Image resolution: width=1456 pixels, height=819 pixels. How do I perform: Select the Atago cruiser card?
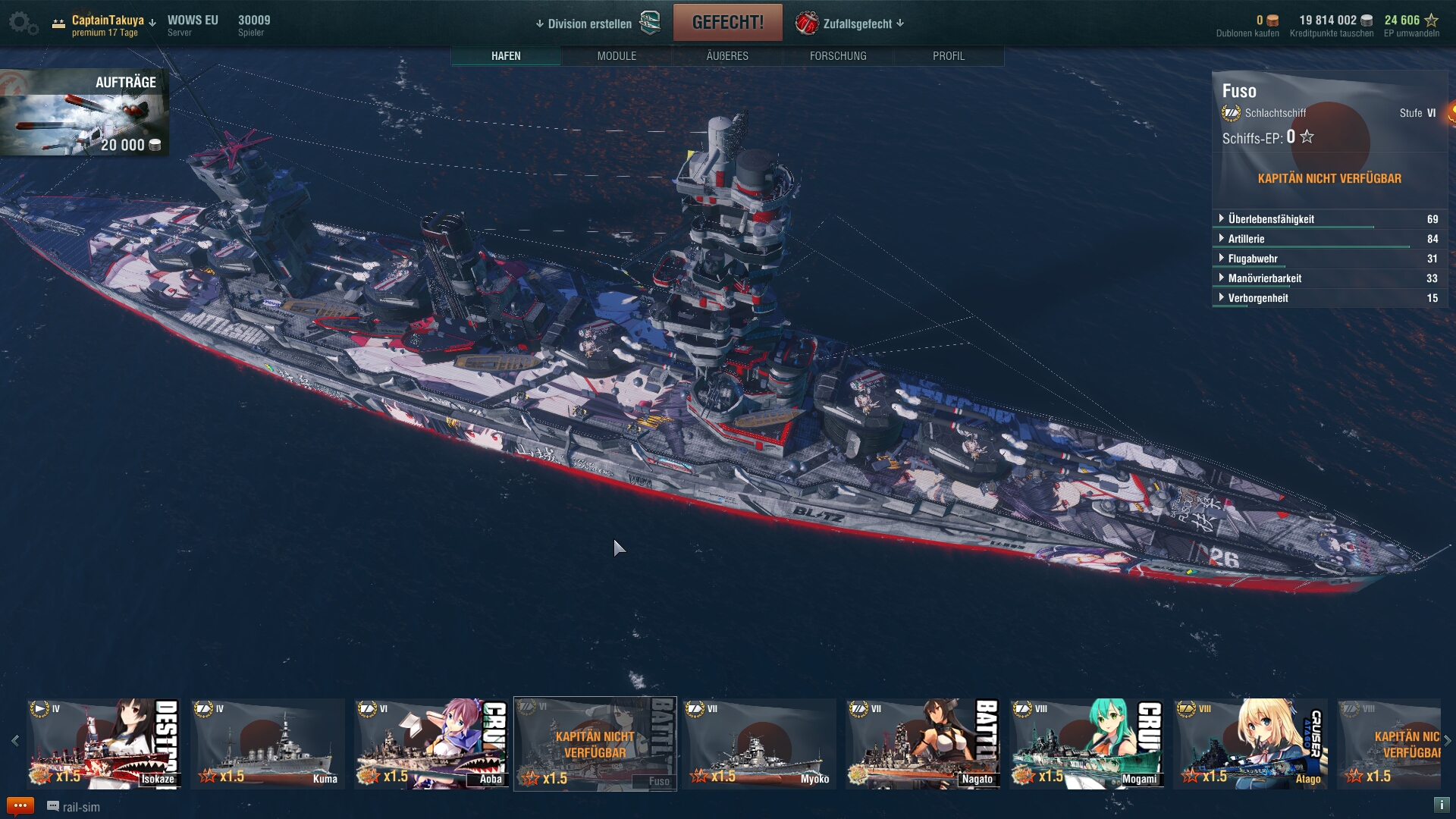click(x=1250, y=744)
